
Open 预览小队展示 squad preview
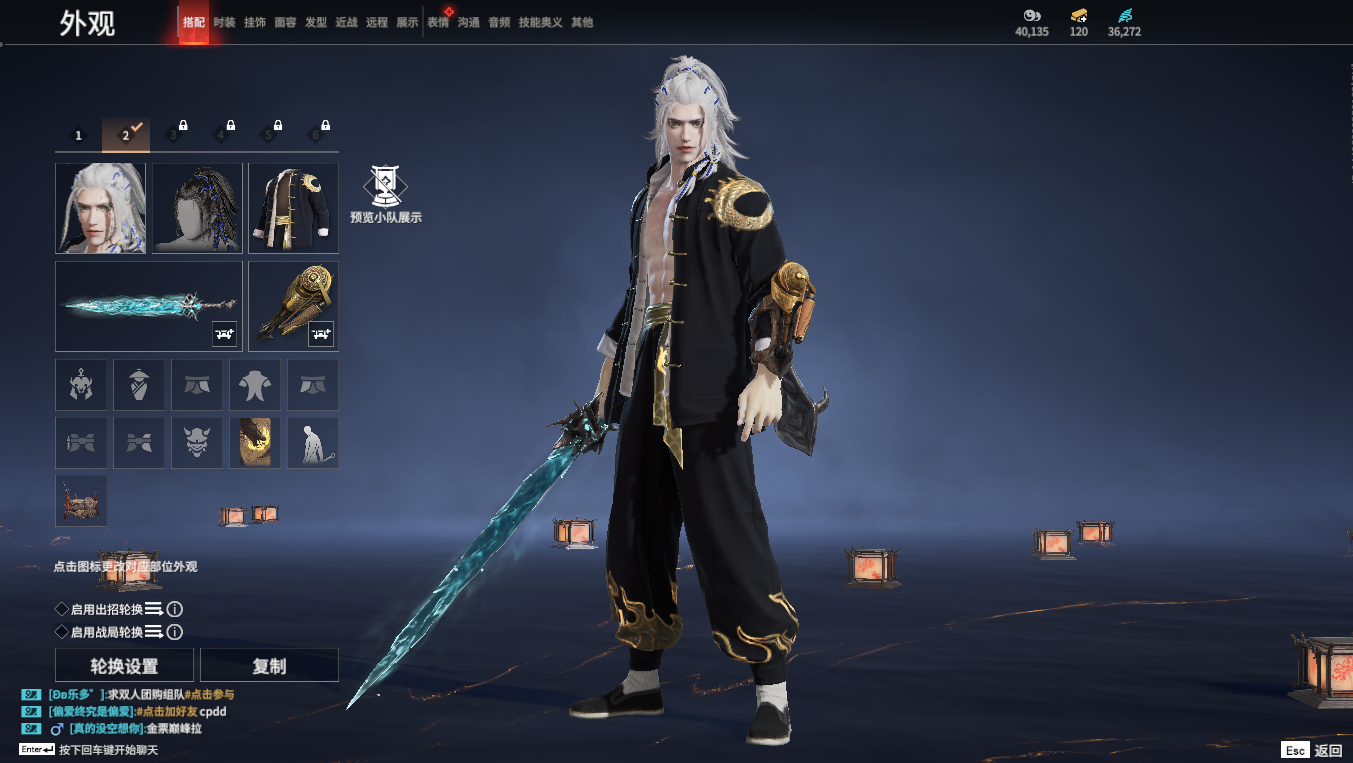[x=385, y=194]
